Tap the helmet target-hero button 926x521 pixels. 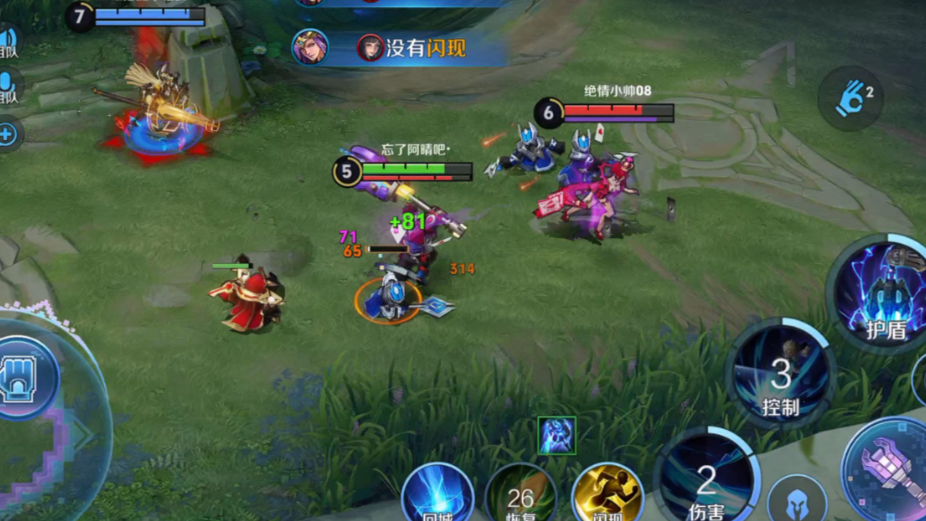pyautogui.click(x=797, y=501)
